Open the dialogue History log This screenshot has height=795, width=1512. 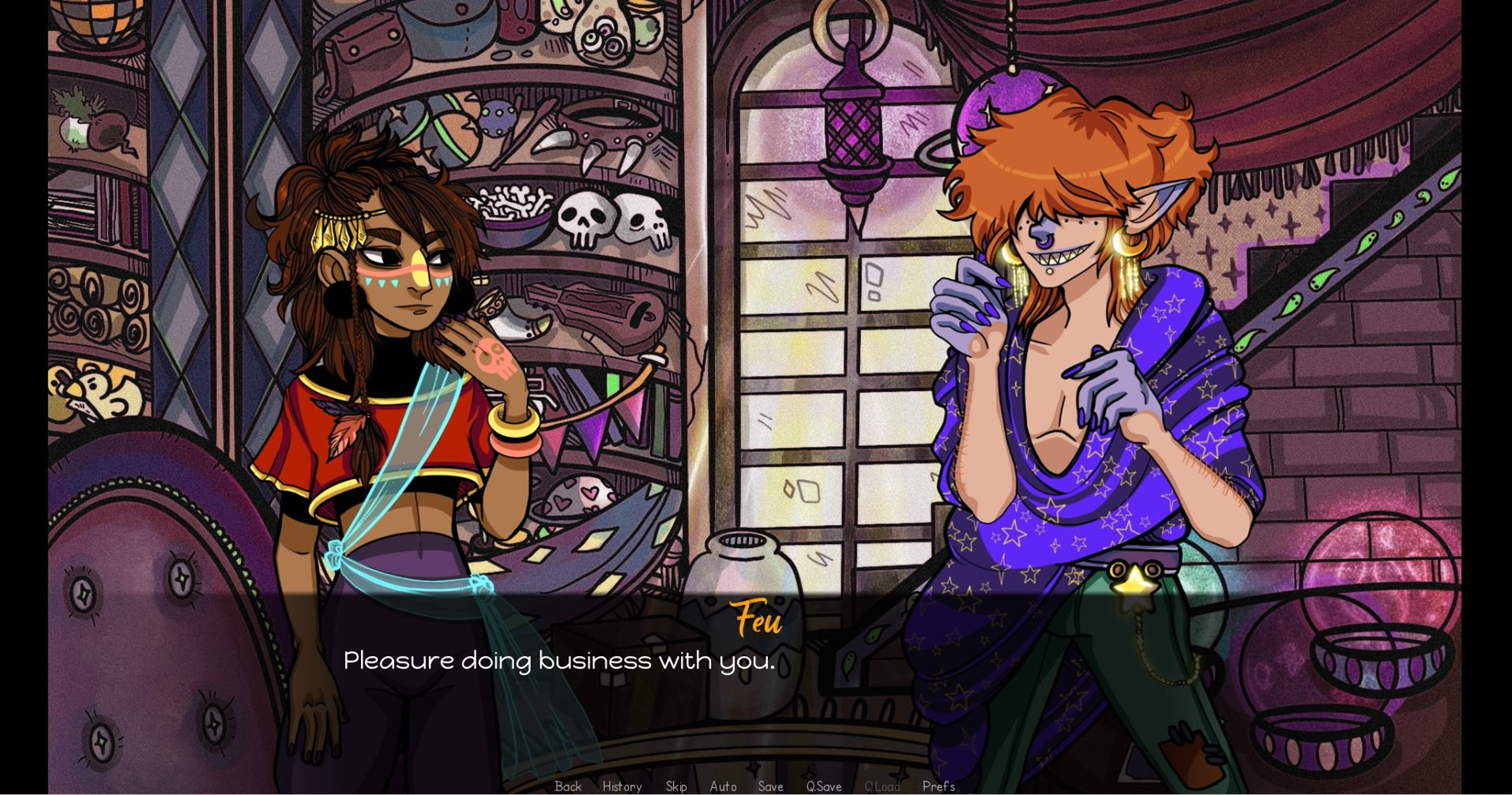point(622,786)
